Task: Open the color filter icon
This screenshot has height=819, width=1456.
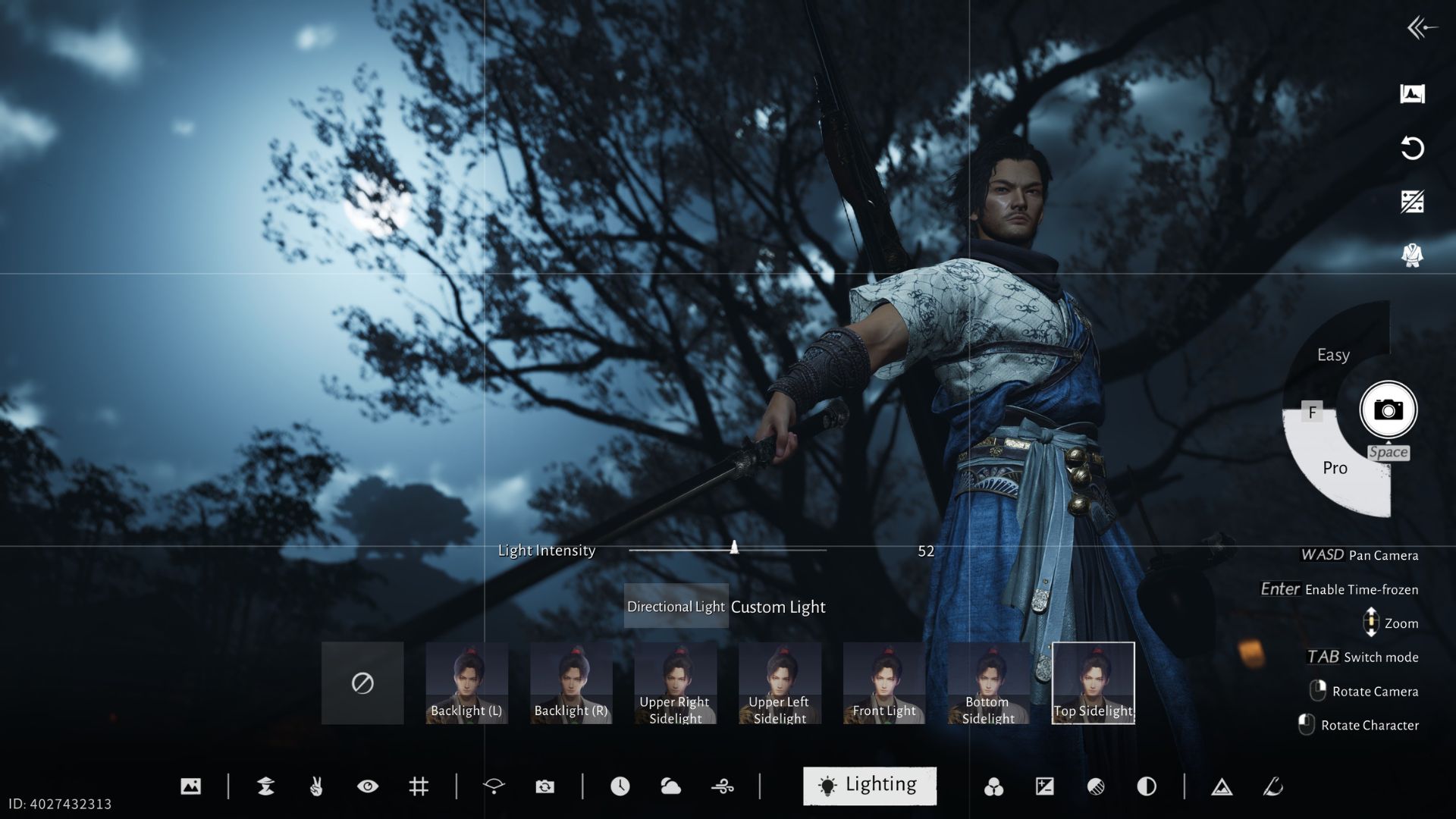Action: pyautogui.click(x=996, y=786)
